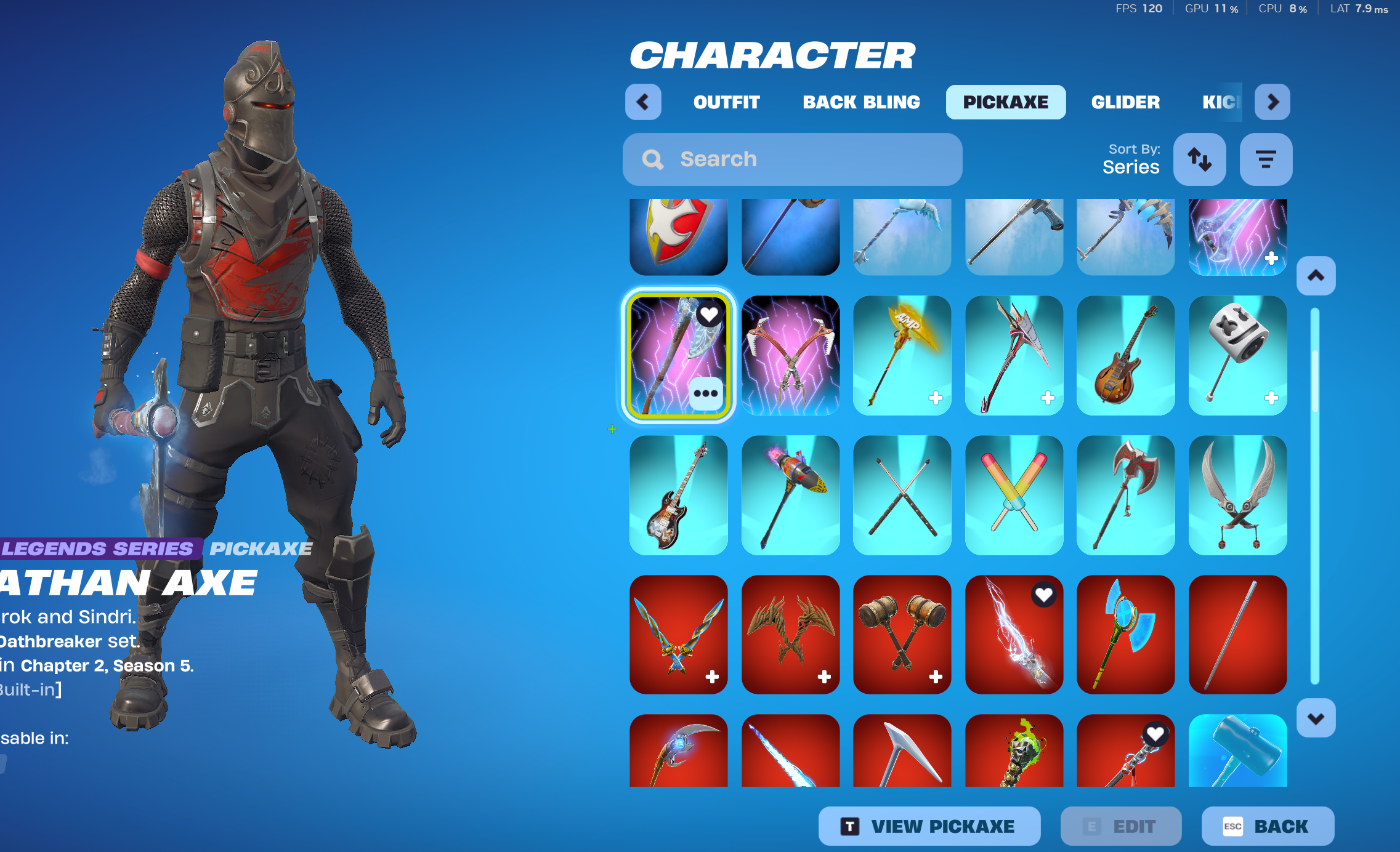1400x852 pixels.
Task: Switch to the Outfit tab
Action: (x=726, y=102)
